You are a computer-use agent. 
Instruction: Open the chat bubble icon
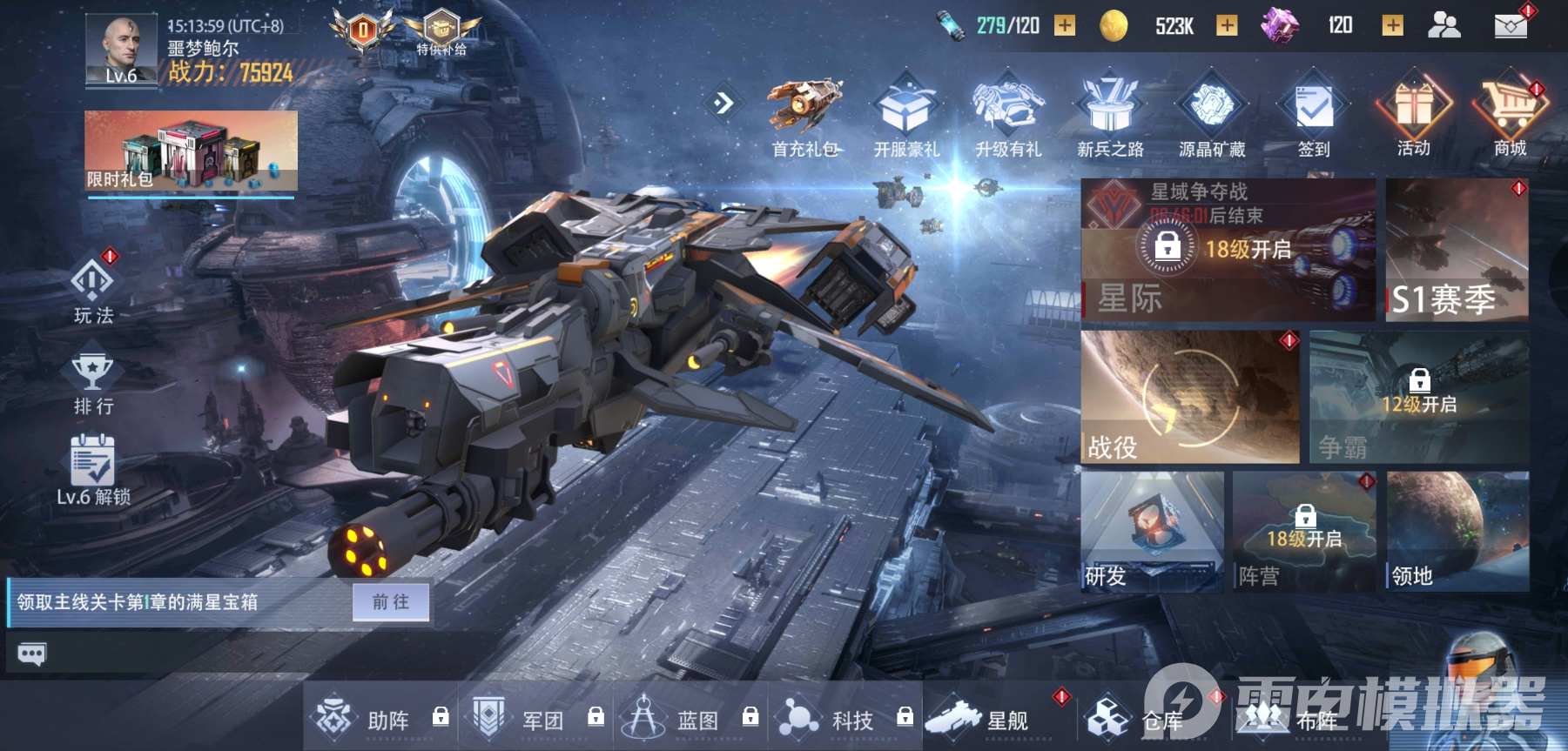click(x=31, y=654)
